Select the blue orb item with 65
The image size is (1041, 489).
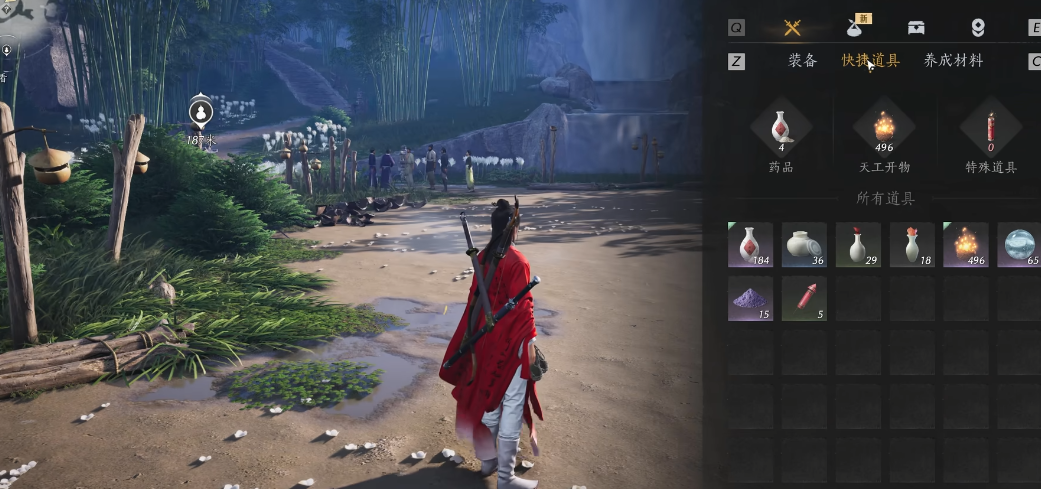click(1019, 245)
